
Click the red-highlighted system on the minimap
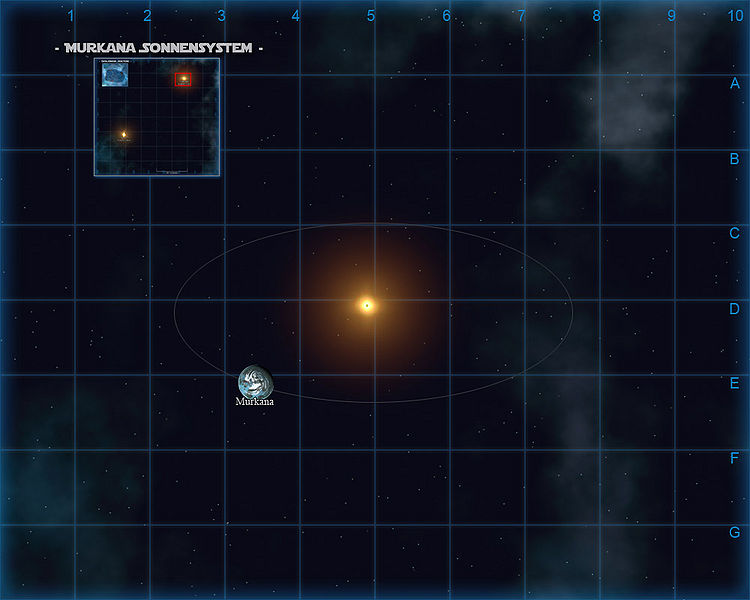click(x=183, y=79)
